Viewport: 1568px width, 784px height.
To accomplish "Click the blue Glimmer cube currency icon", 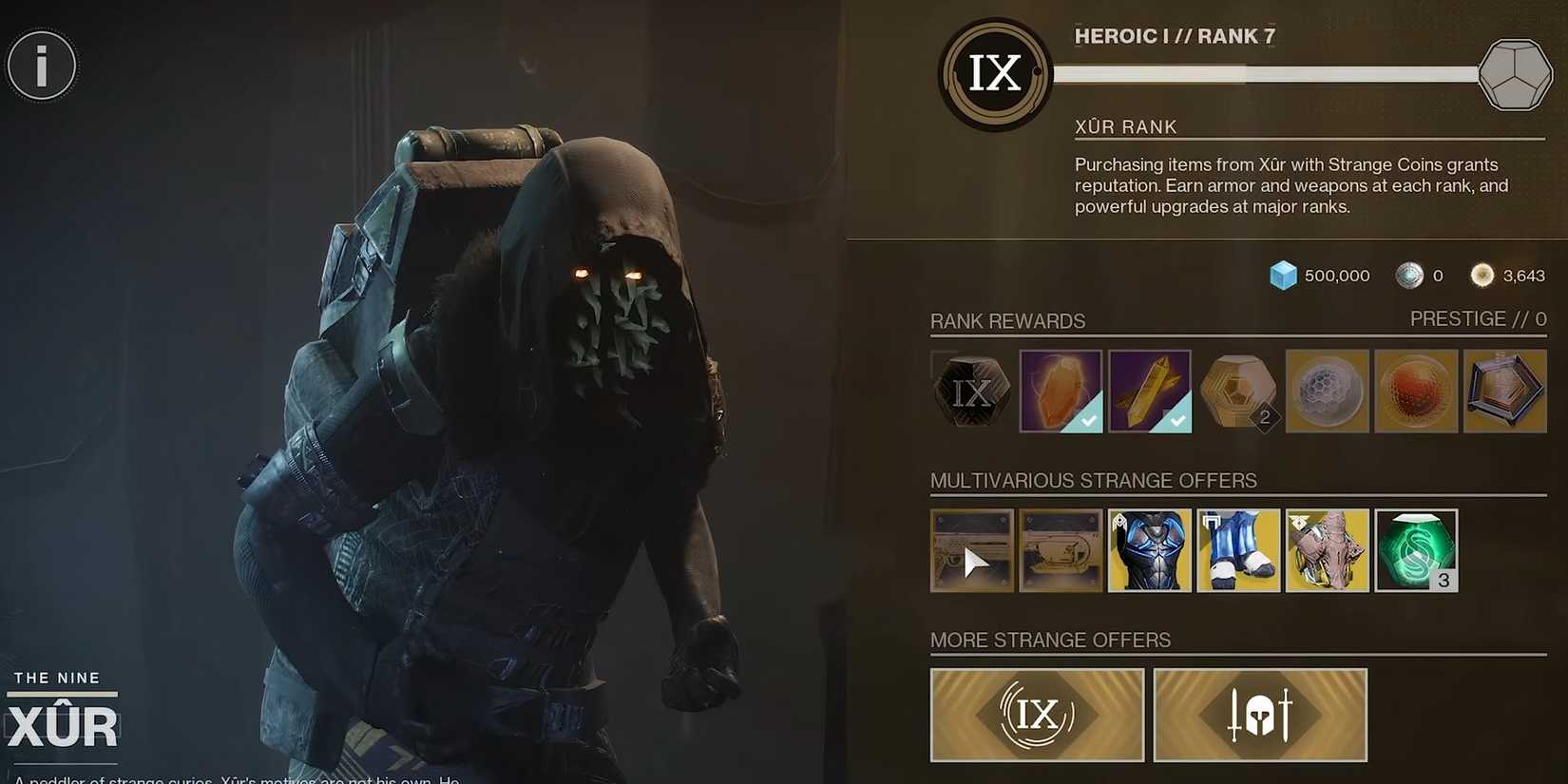I will point(1284,275).
